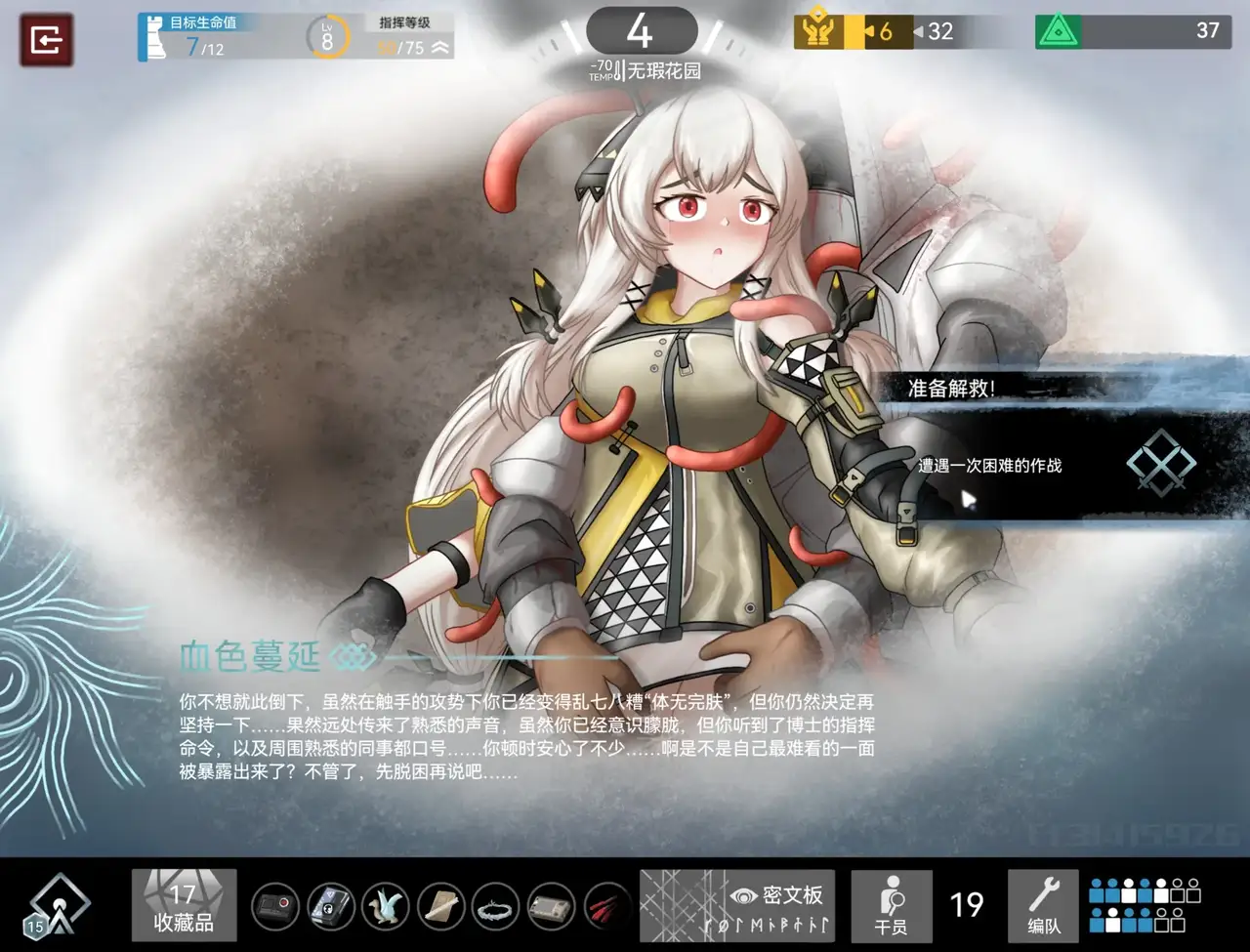The width and height of the screenshot is (1250, 952).
Task: Open the collectibles list (收藏品)
Action: coord(184,905)
